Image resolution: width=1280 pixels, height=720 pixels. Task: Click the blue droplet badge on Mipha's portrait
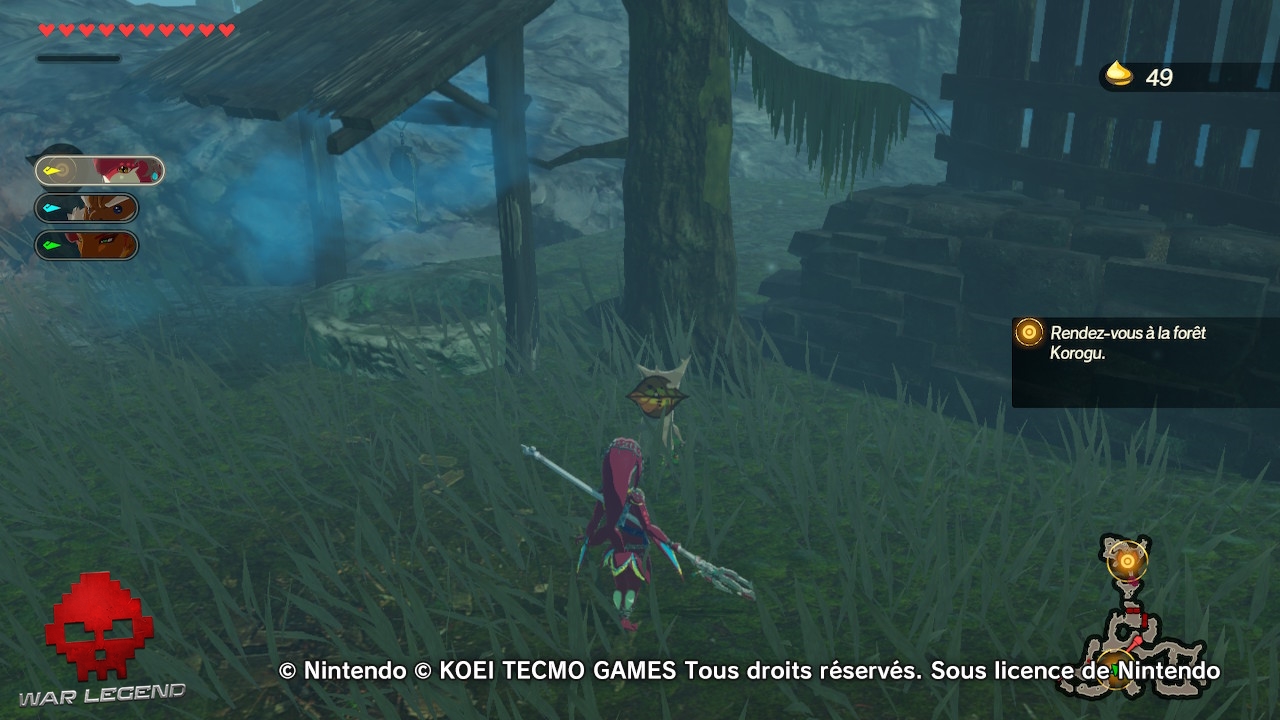point(155,175)
